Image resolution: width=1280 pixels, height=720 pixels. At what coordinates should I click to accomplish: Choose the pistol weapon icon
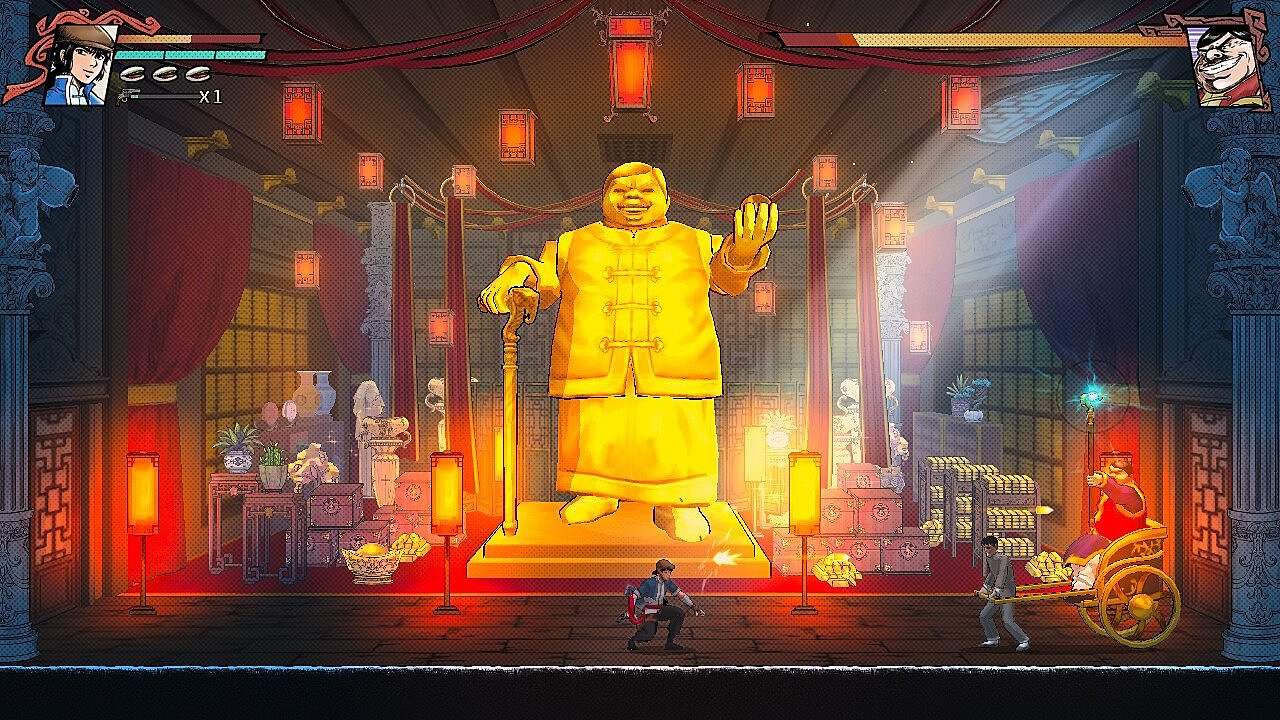129,96
